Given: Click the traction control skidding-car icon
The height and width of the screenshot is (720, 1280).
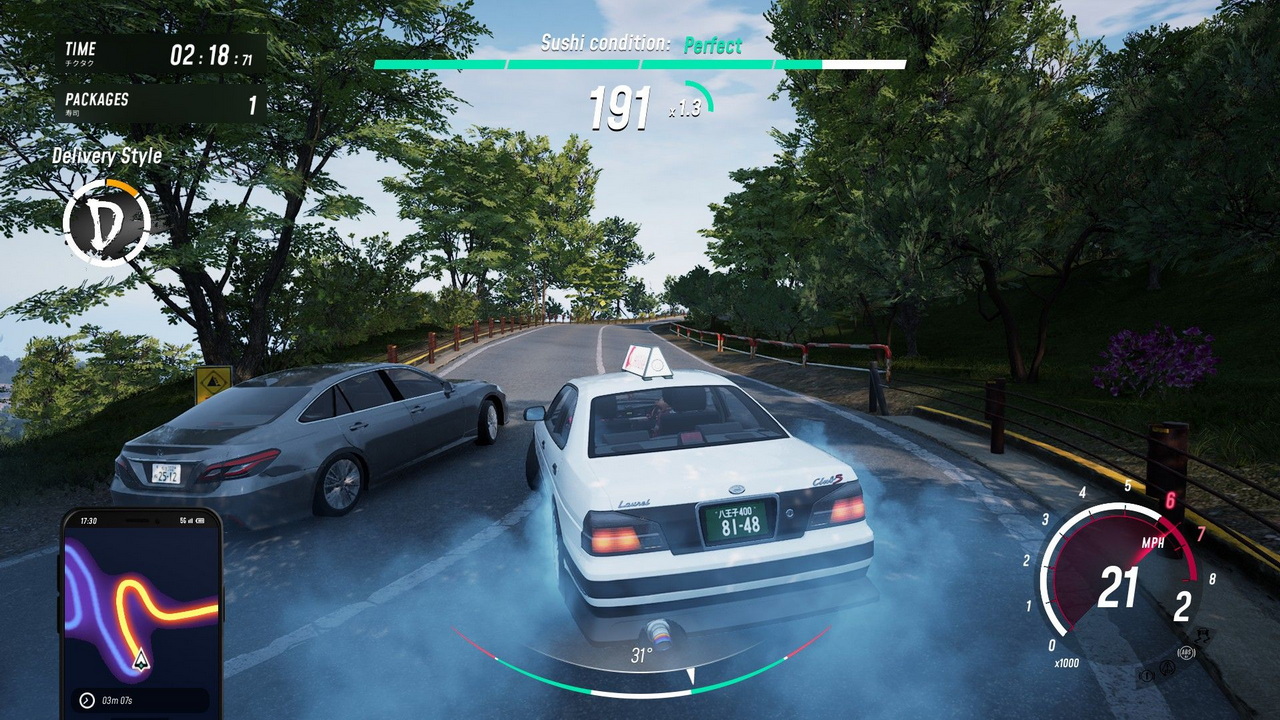Looking at the screenshot, I should [1204, 634].
